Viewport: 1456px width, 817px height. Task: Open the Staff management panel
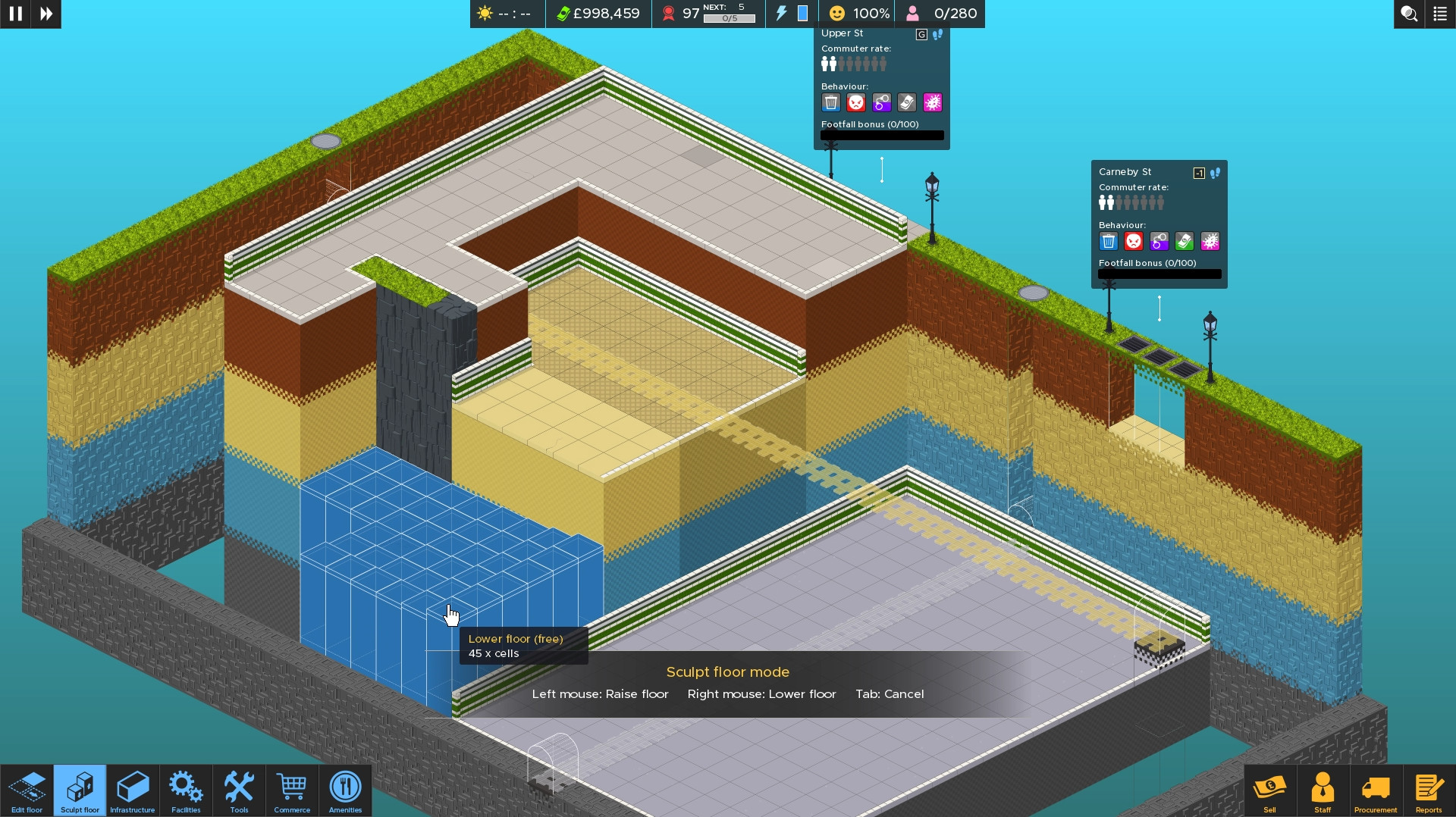[1323, 790]
